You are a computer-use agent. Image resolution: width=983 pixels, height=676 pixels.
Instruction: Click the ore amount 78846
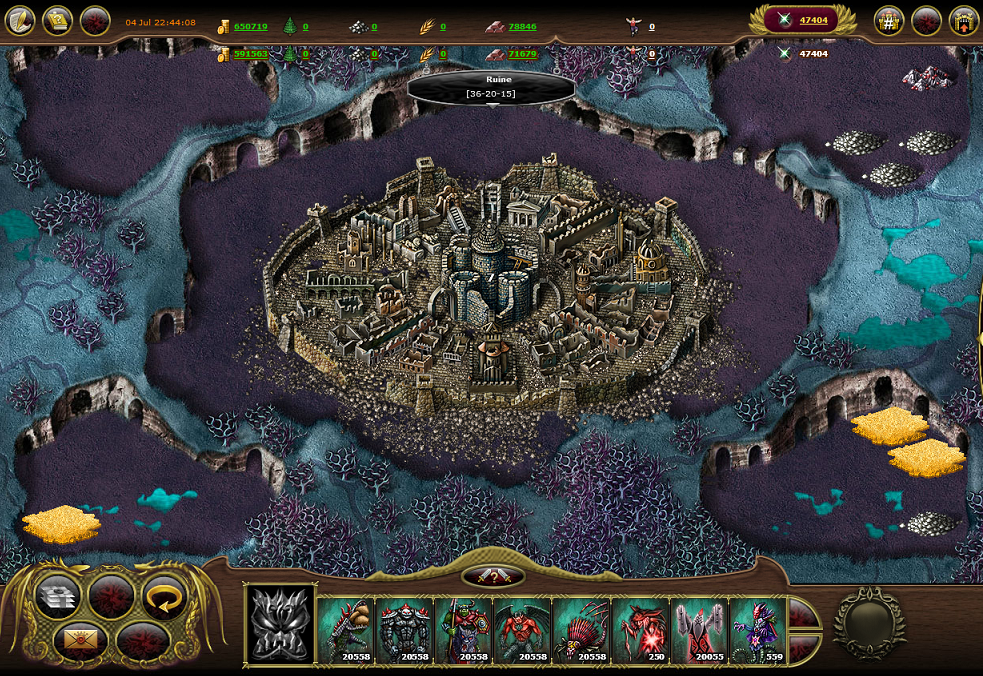(x=522, y=27)
